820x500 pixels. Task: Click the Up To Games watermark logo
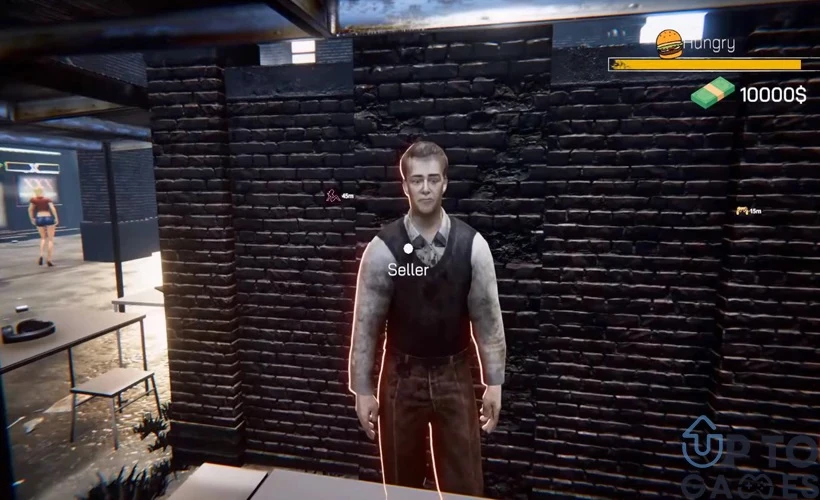point(750,455)
